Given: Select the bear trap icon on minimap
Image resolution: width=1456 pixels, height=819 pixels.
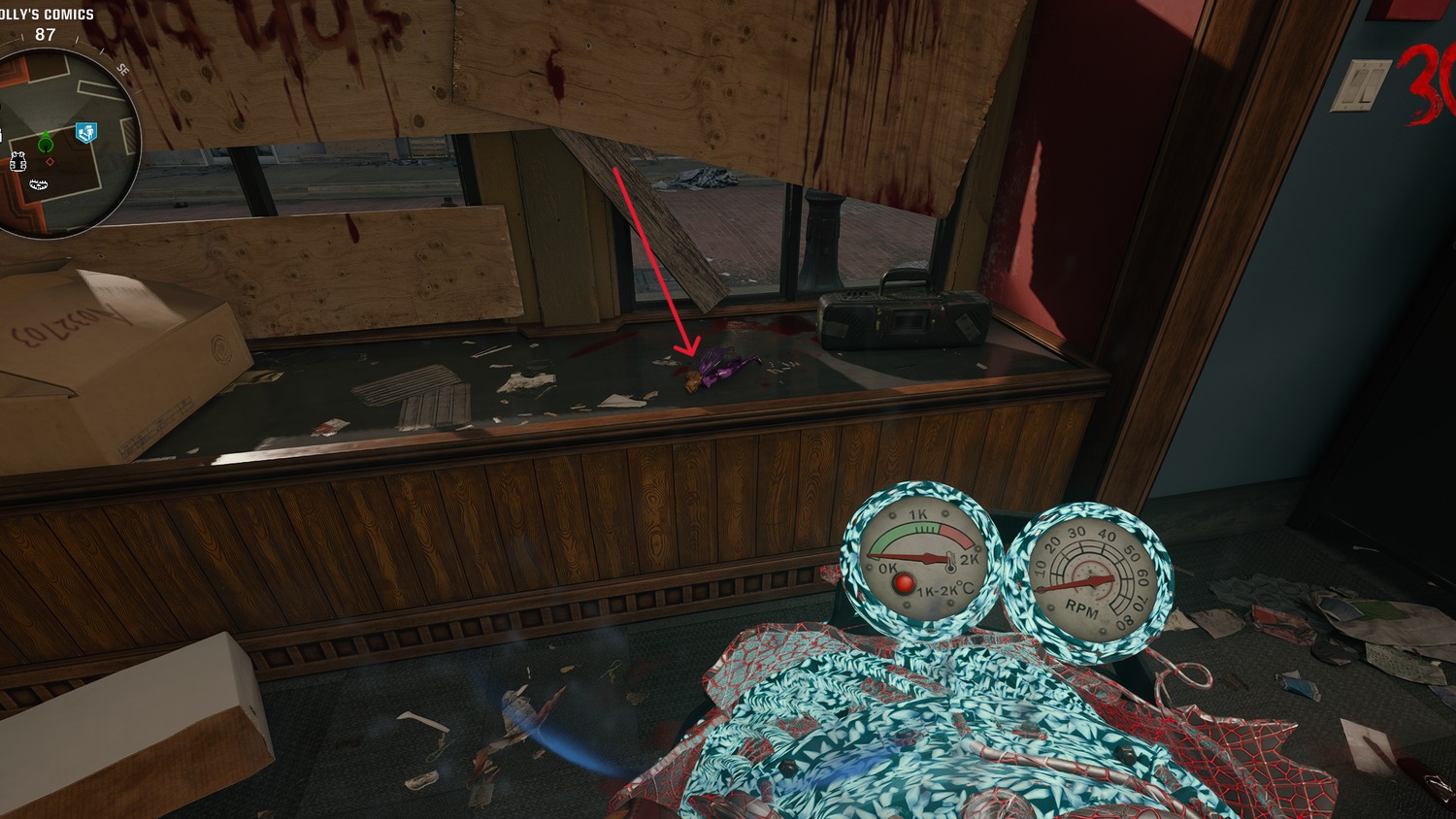Looking at the screenshot, I should 39,184.
